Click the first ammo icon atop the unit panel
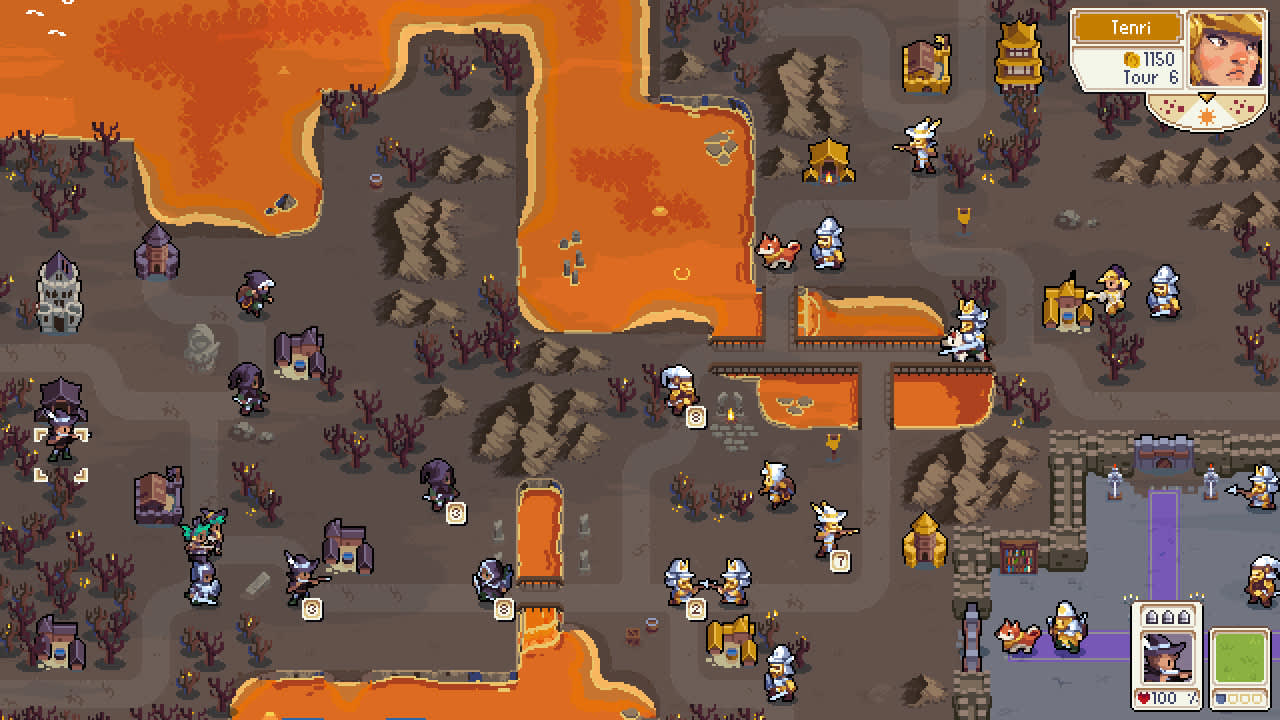1280x720 pixels. [x=1152, y=615]
